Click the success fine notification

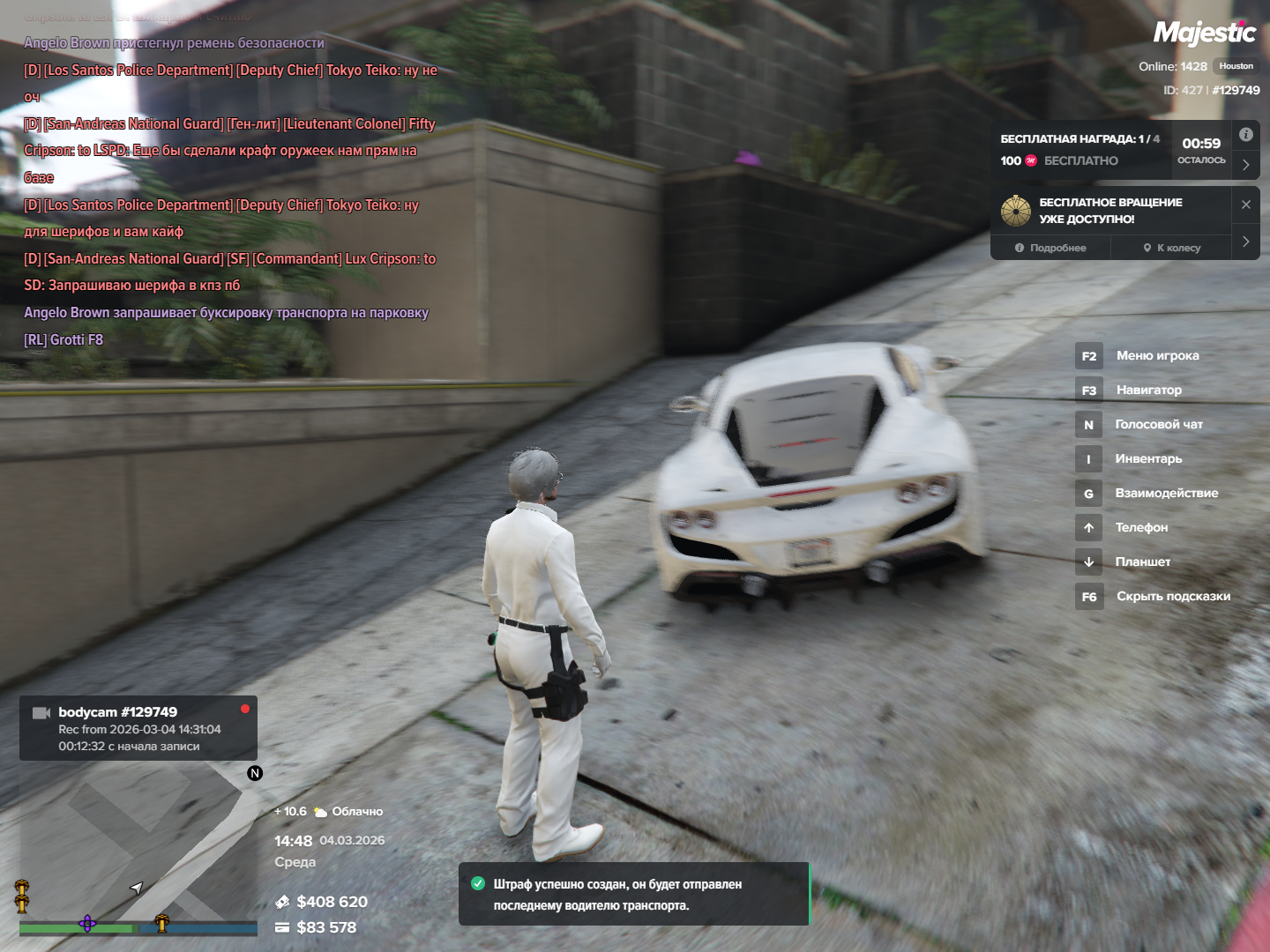633,894
